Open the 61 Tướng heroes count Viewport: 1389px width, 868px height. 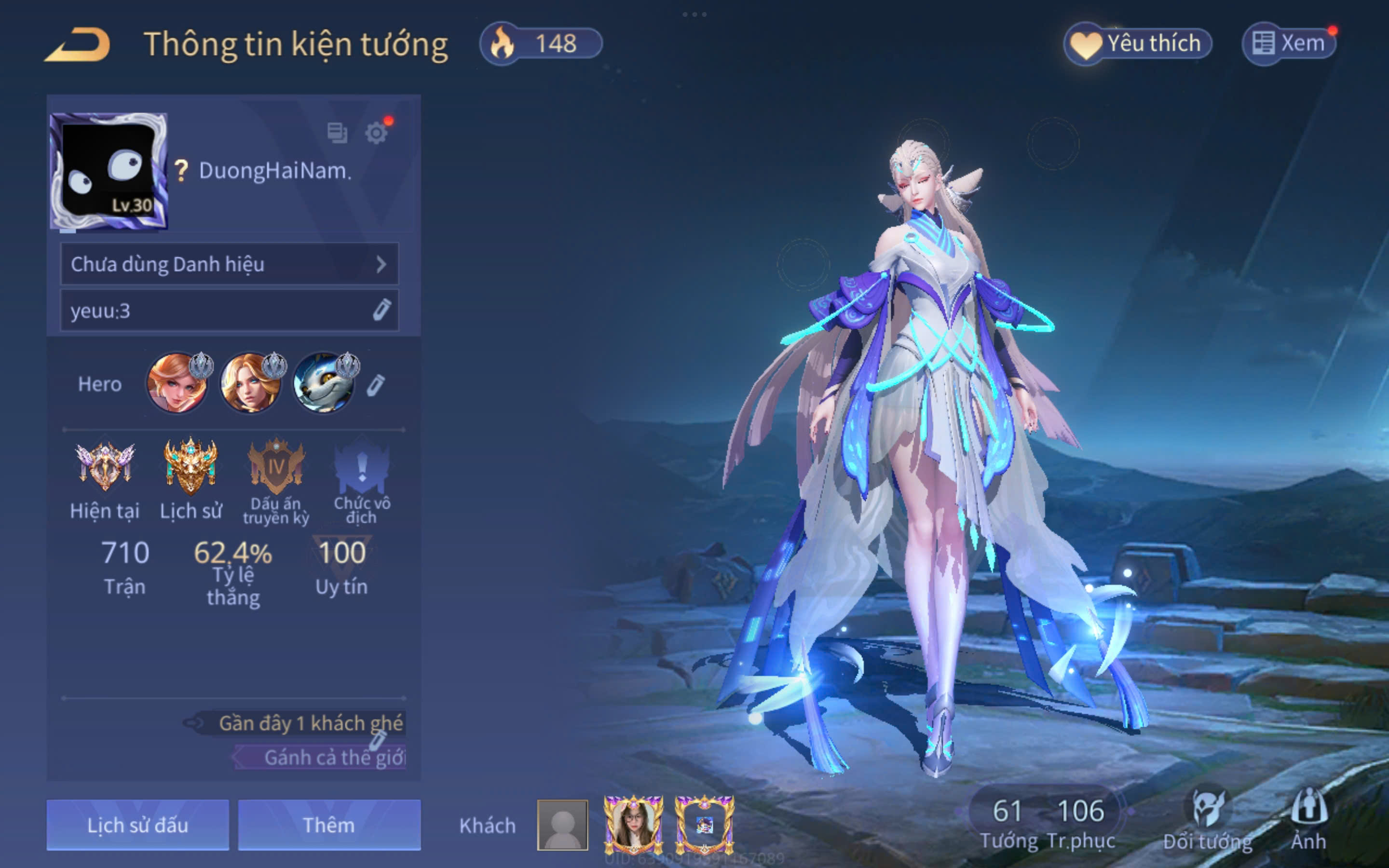1008,822
